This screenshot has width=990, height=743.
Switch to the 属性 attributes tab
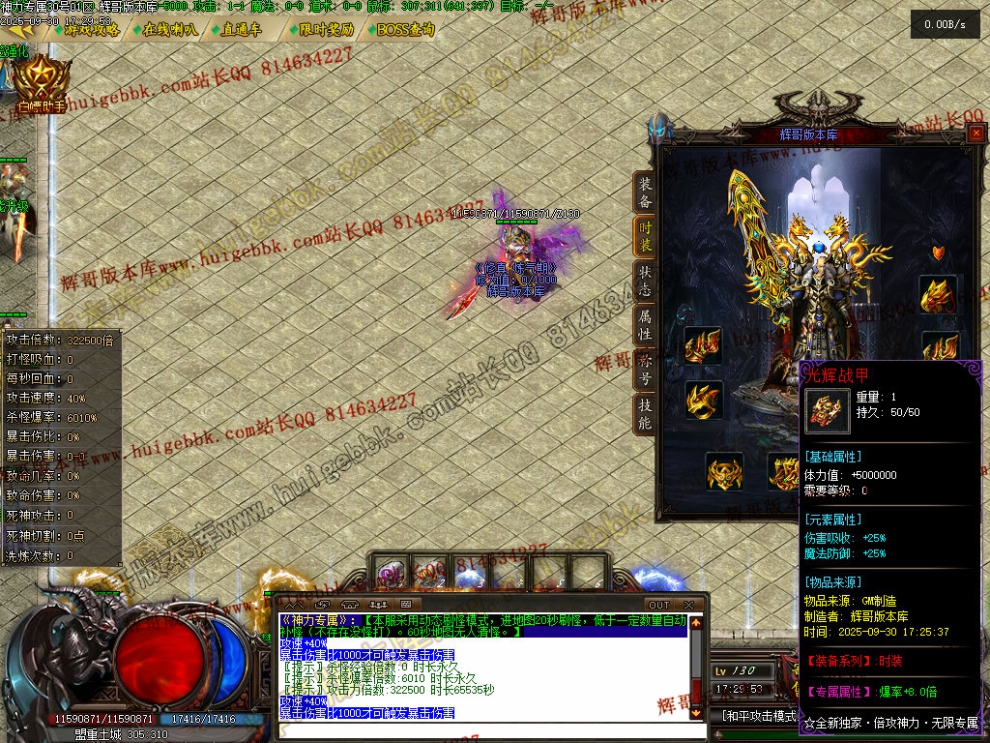[646, 323]
